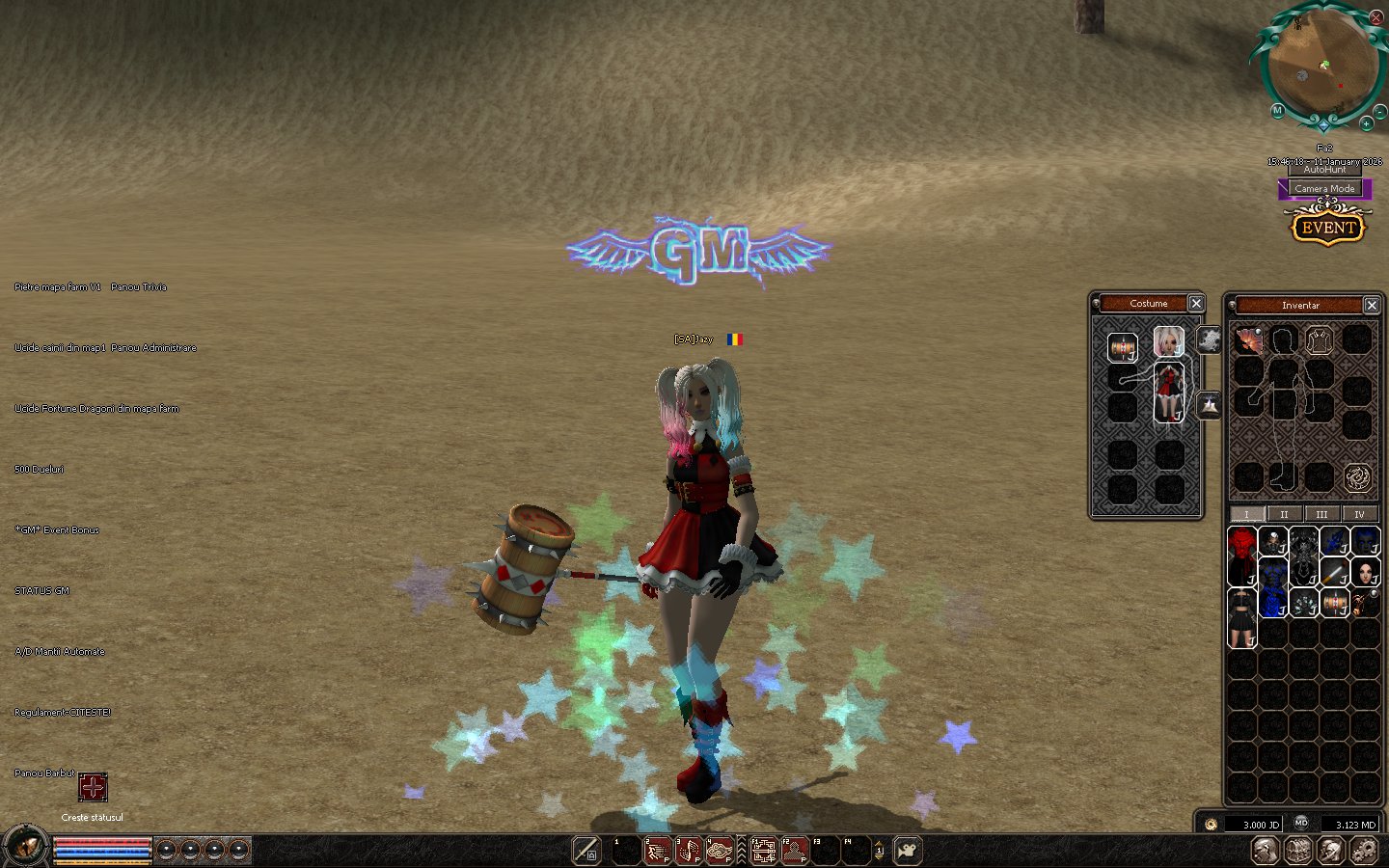Select the pigtail hairstyle costume slot

pos(1169,341)
